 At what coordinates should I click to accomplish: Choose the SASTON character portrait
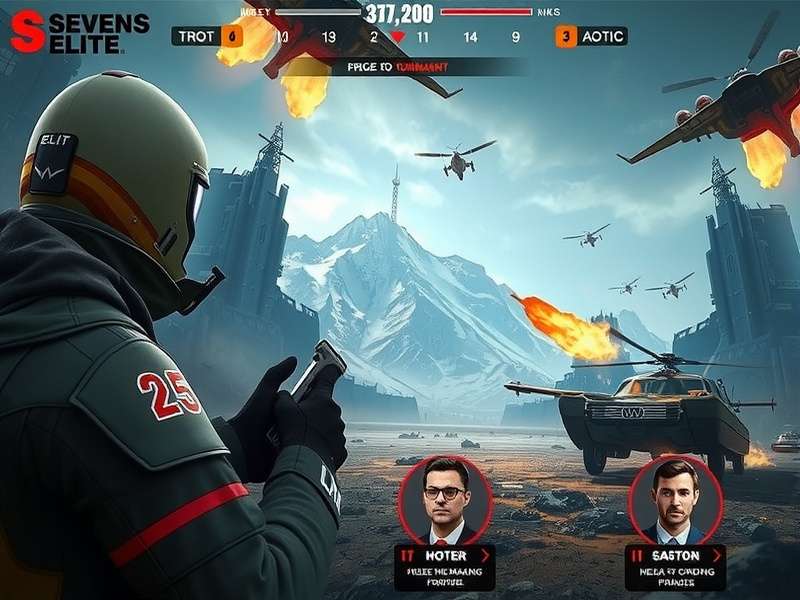coord(675,499)
